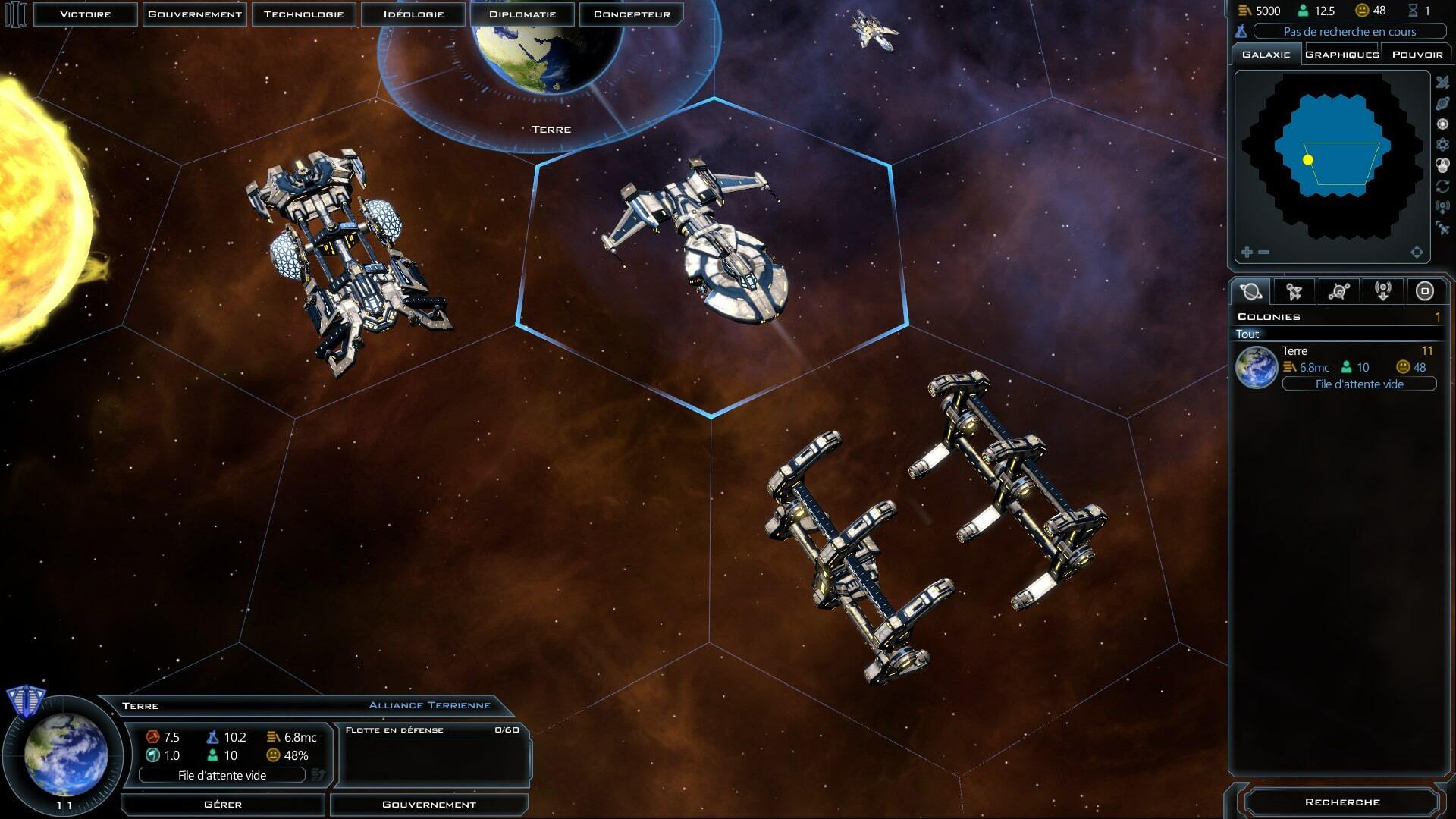The image size is (1456, 819).
Task: Click the Recherche button
Action: [1341, 802]
